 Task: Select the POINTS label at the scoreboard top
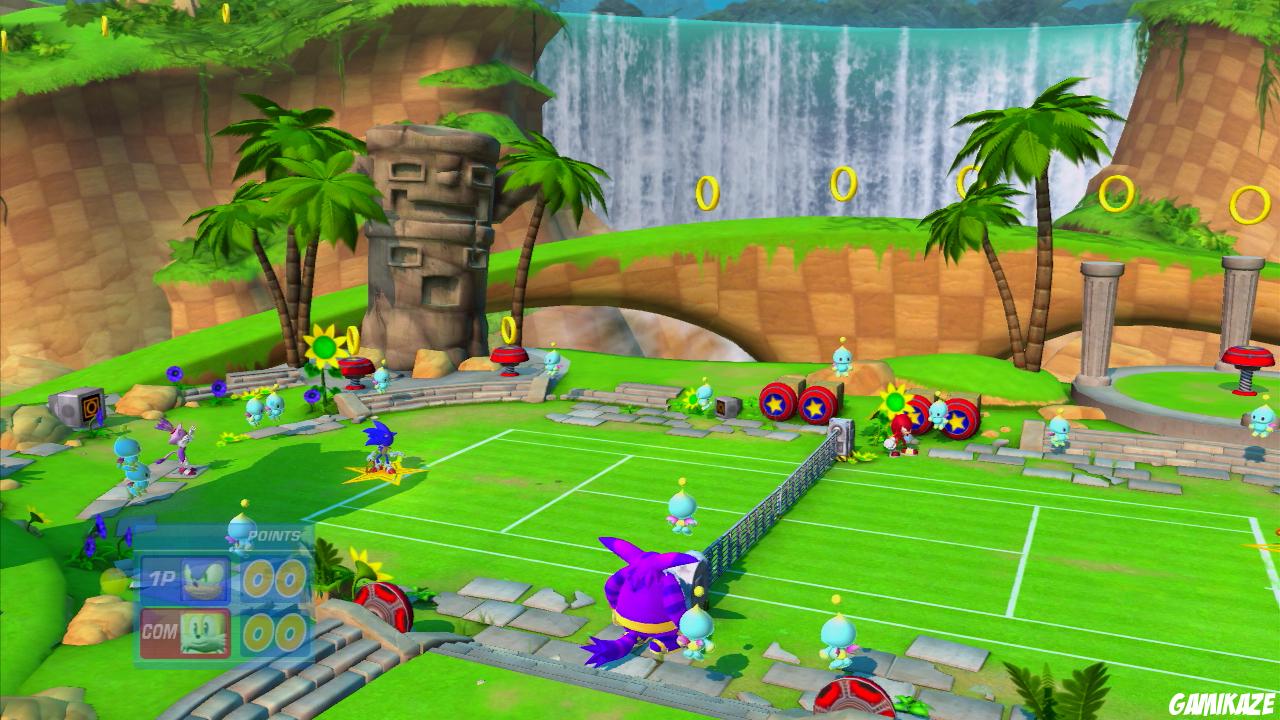point(272,535)
